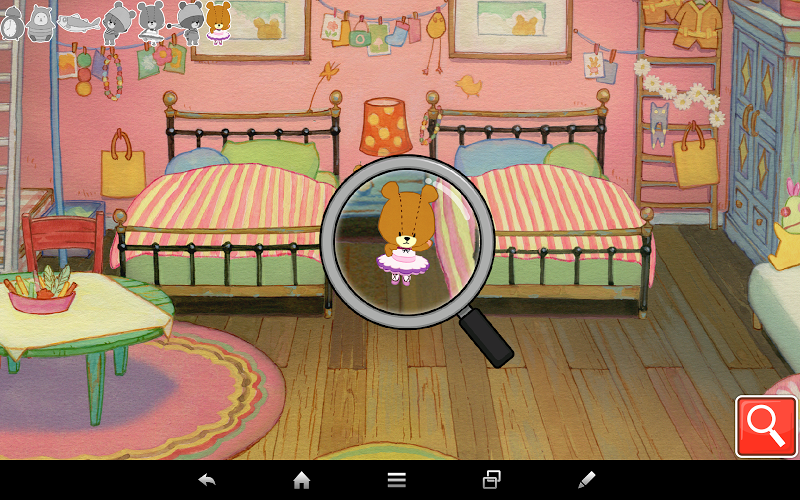The image size is (800, 500).
Task: Choose the found bear in pink tutu icon
Action: tap(218, 22)
